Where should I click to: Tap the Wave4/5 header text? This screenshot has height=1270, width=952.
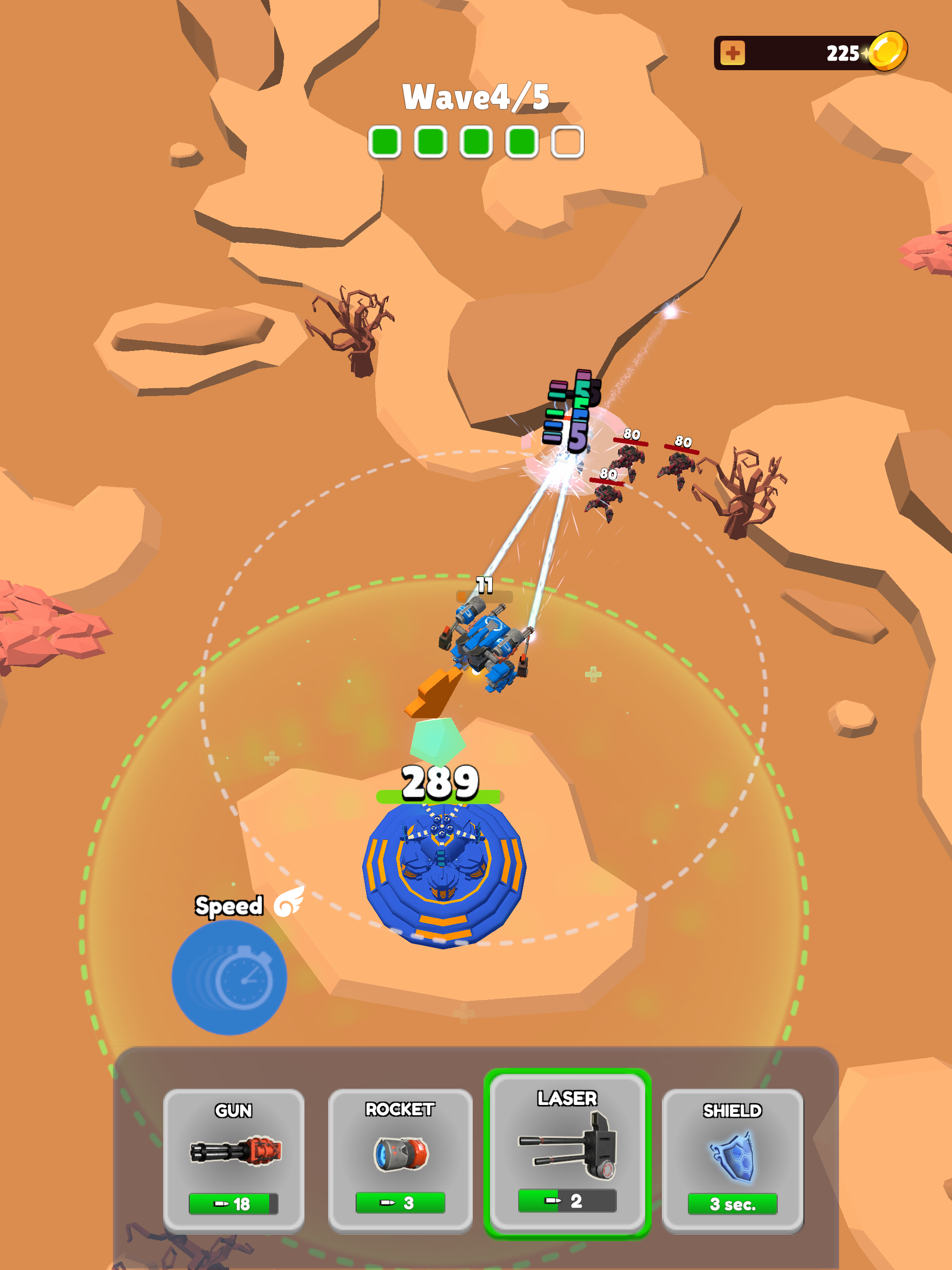[x=476, y=99]
